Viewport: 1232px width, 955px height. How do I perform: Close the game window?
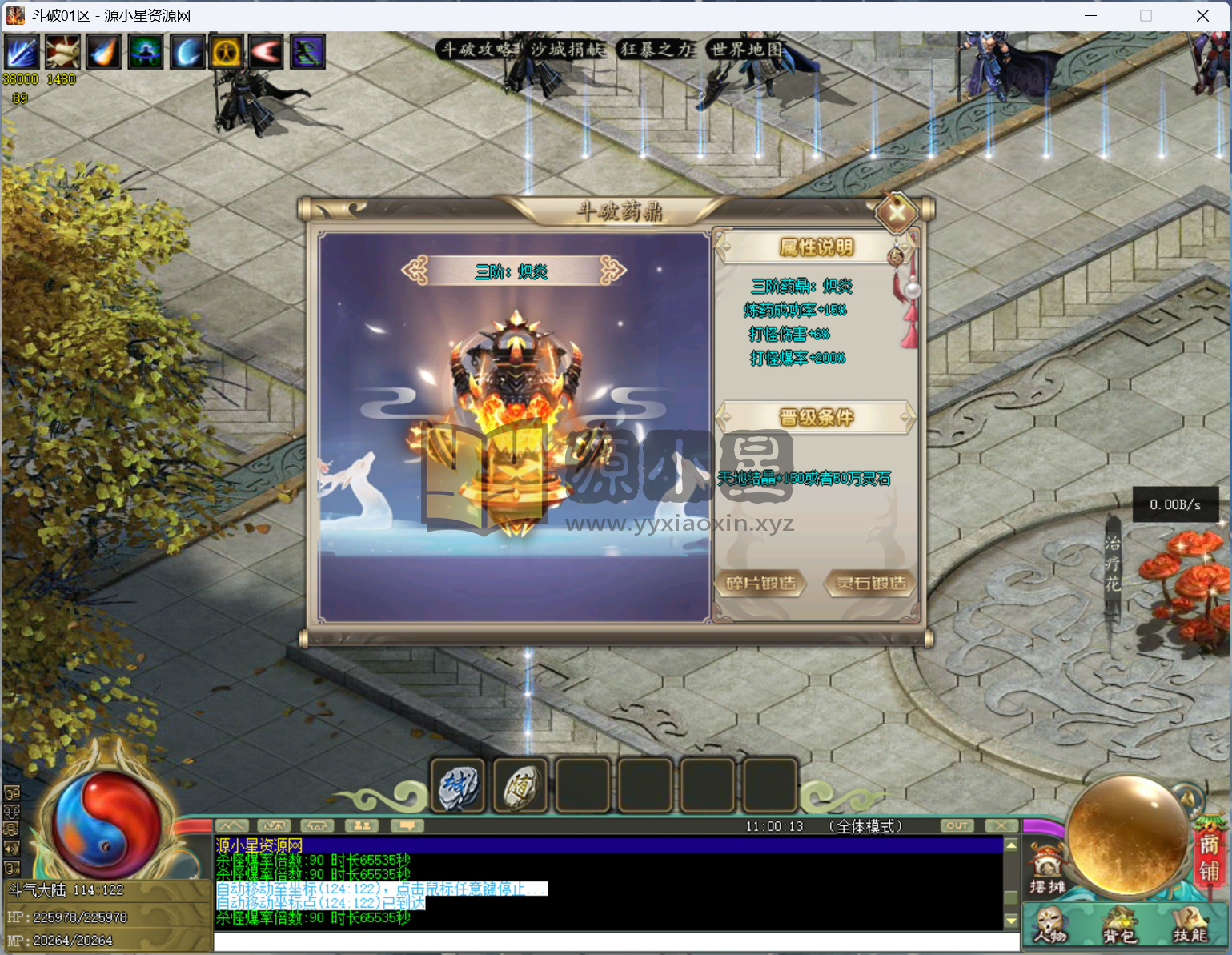tap(1202, 16)
